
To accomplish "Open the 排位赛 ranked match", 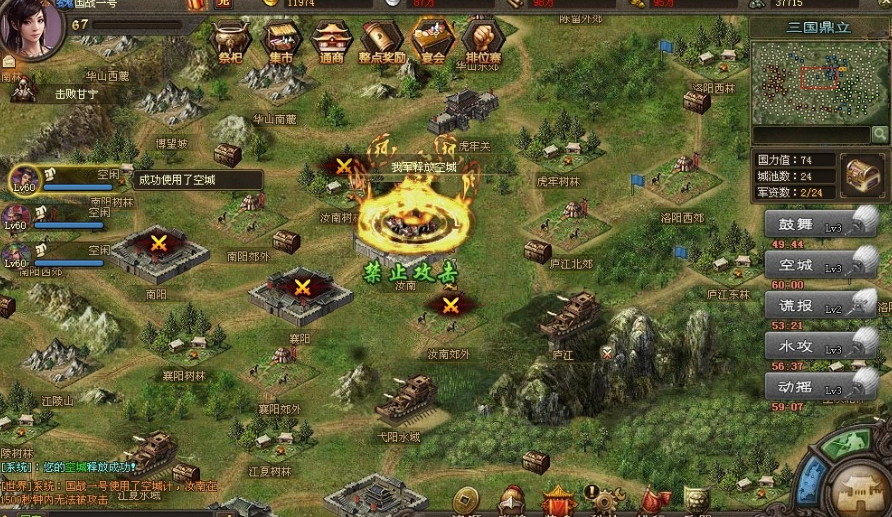I will click(x=484, y=42).
